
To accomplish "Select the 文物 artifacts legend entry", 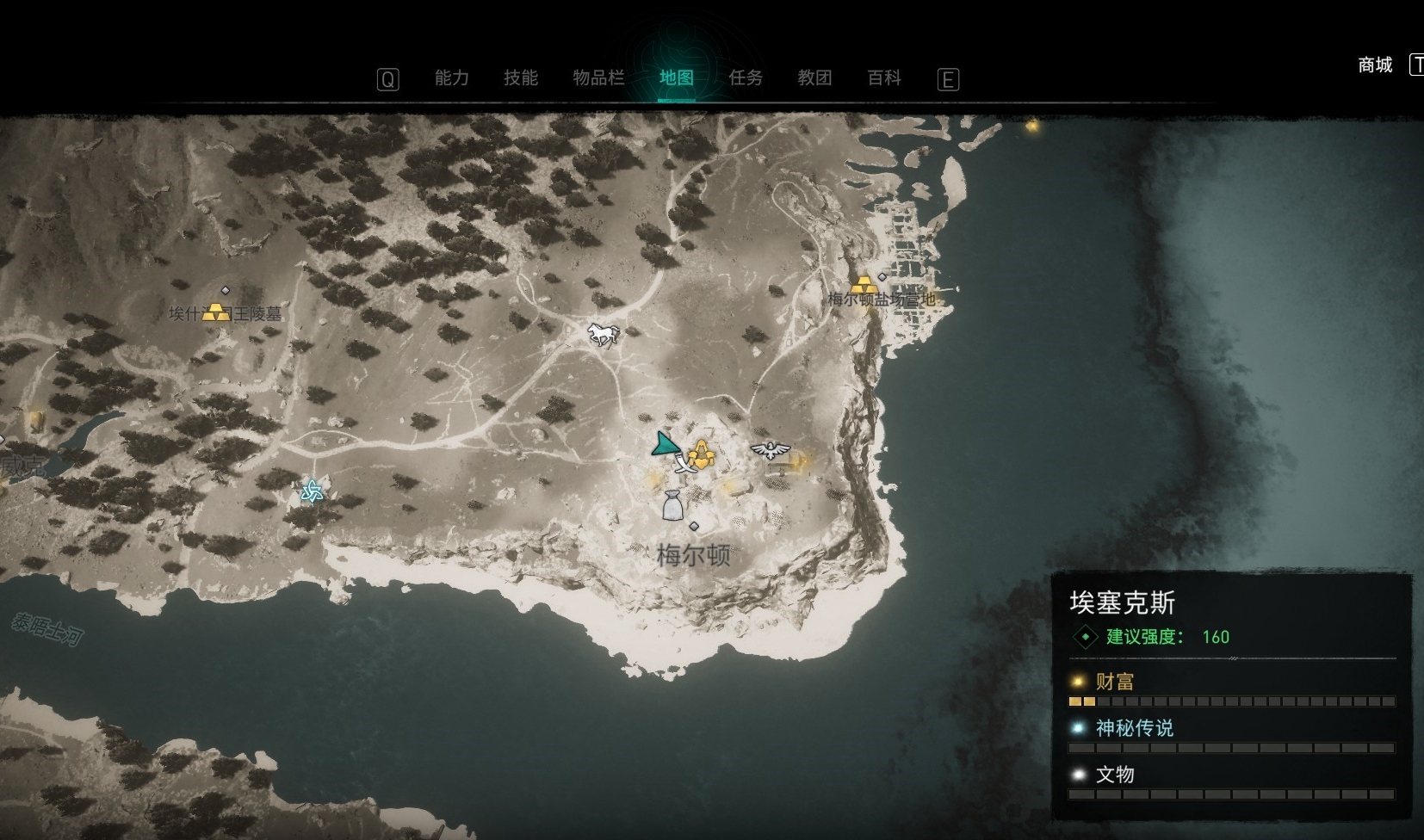I will (1115, 775).
